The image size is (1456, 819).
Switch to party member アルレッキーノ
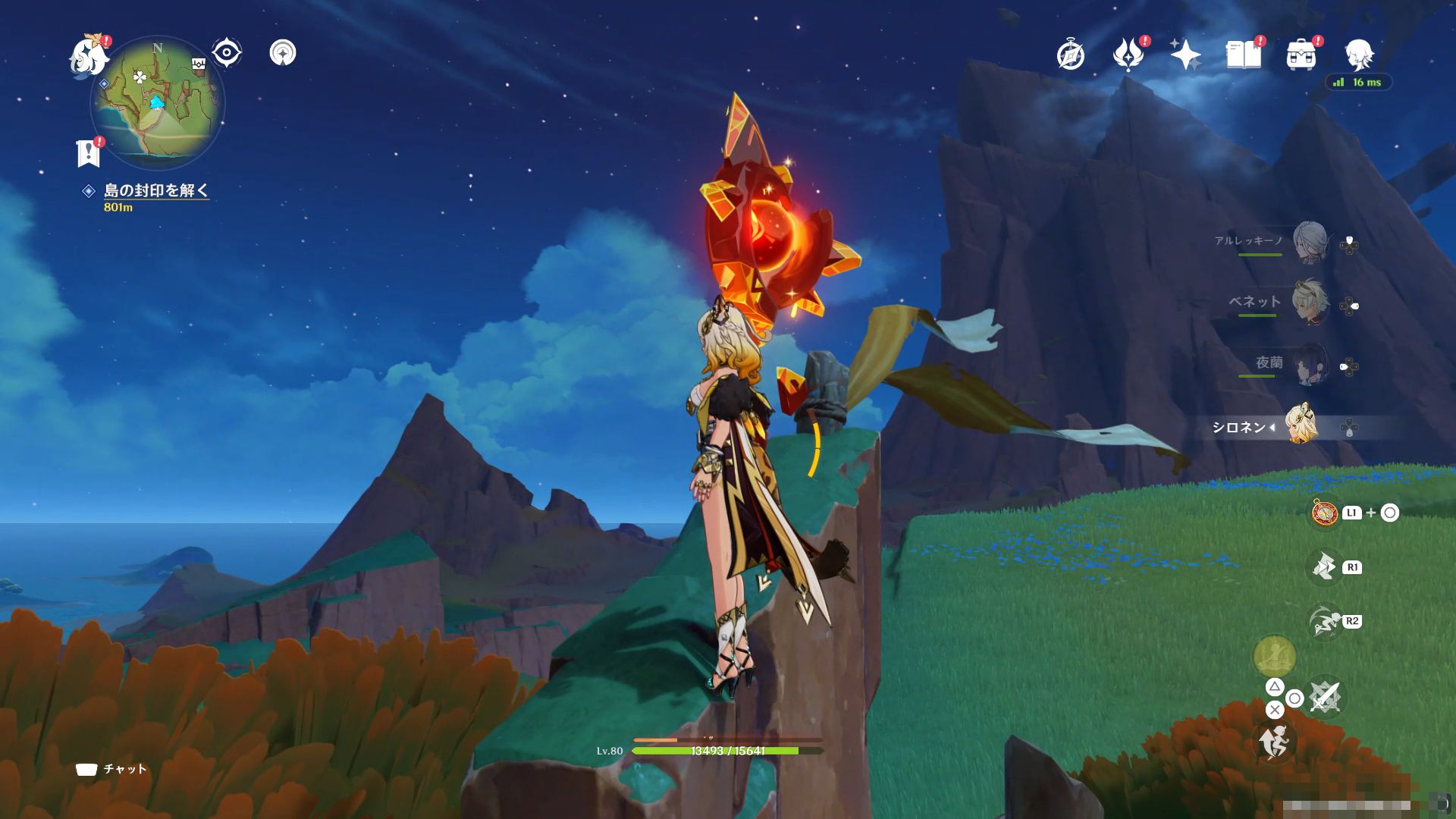click(1310, 243)
